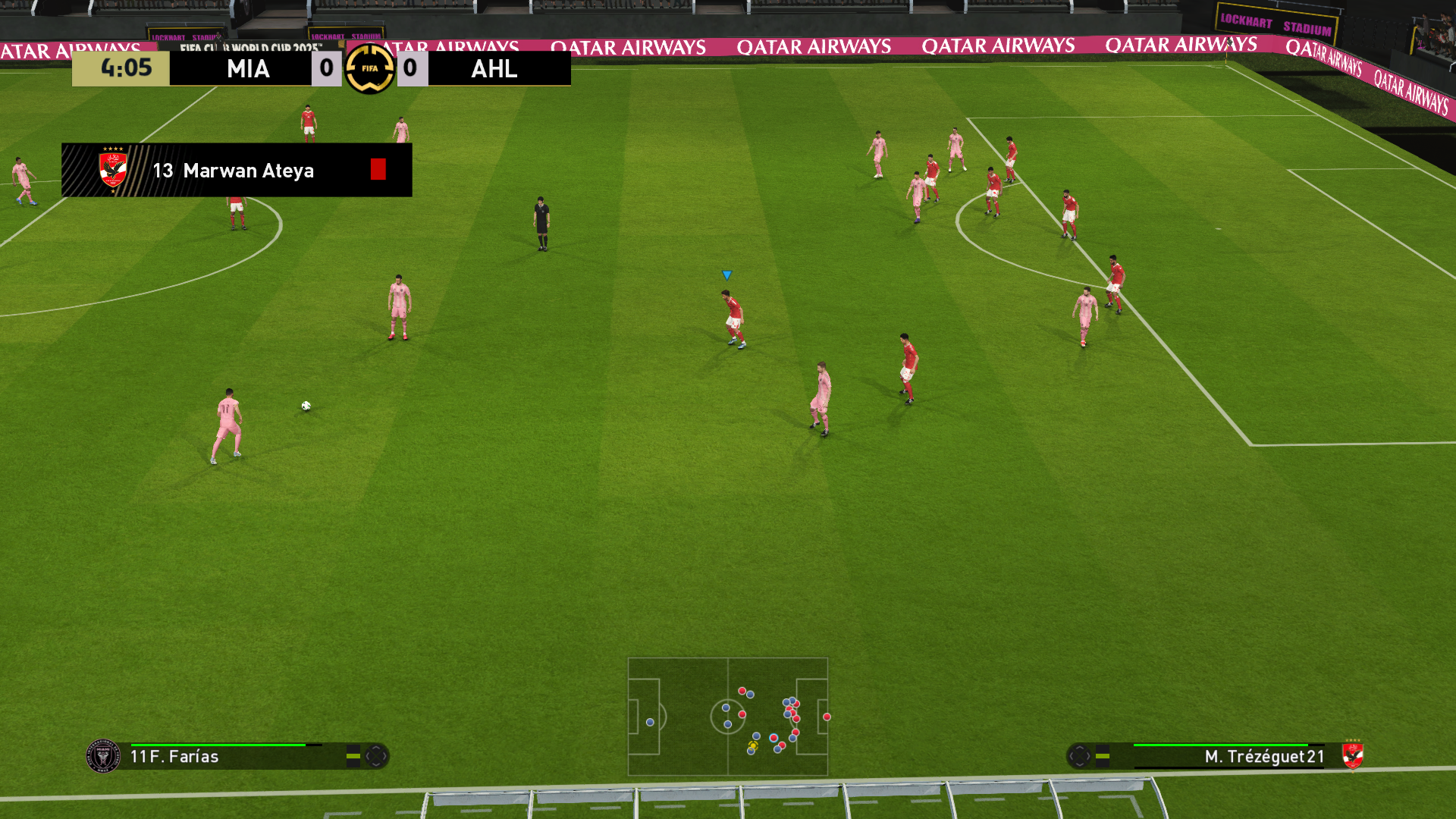The image size is (1456, 819).
Task: Click the Inter Miami crest icon
Action: pos(103,756)
